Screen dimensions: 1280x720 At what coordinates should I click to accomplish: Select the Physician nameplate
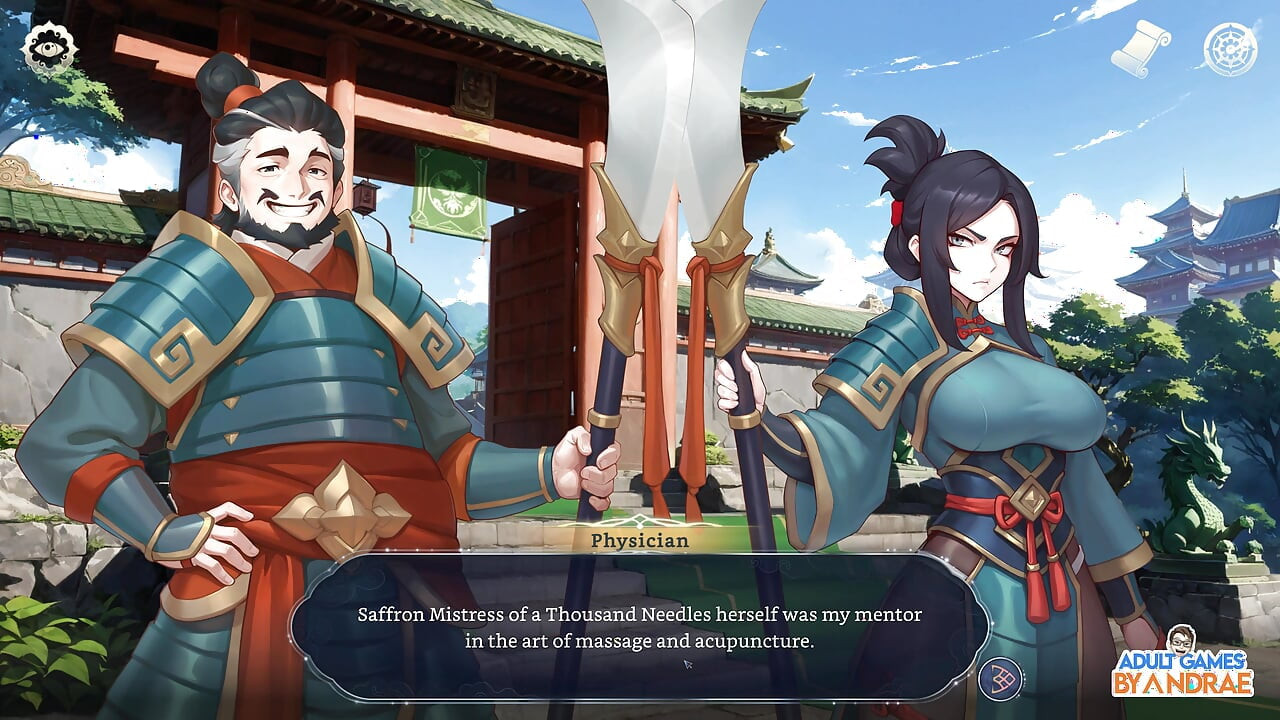tap(639, 540)
